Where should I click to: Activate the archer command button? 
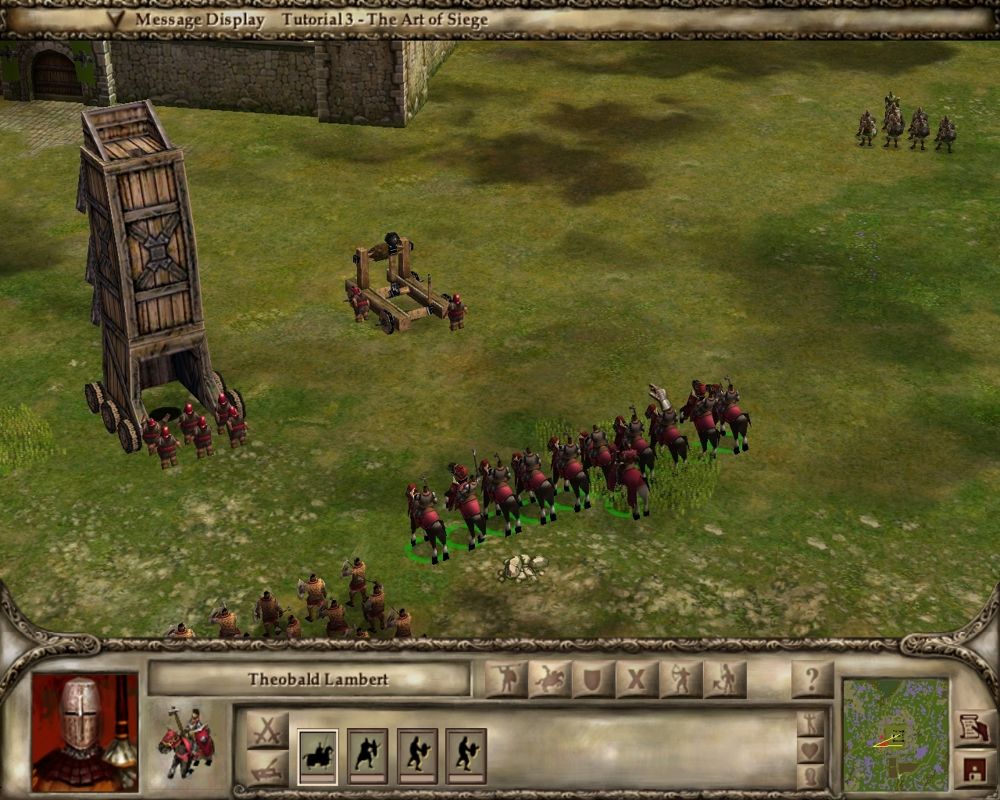click(681, 680)
